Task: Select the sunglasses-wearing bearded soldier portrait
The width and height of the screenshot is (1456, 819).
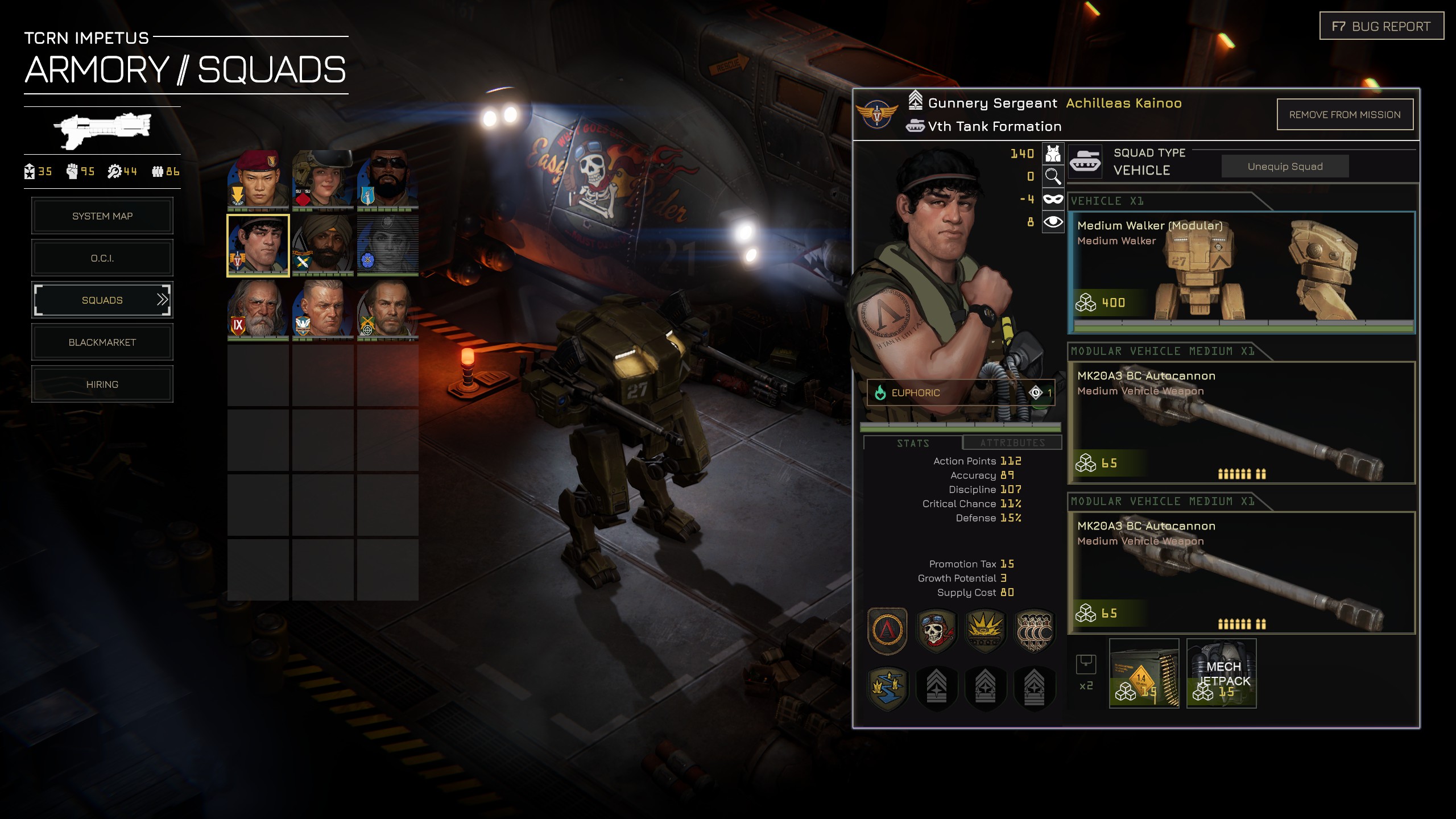Action: pos(388,180)
